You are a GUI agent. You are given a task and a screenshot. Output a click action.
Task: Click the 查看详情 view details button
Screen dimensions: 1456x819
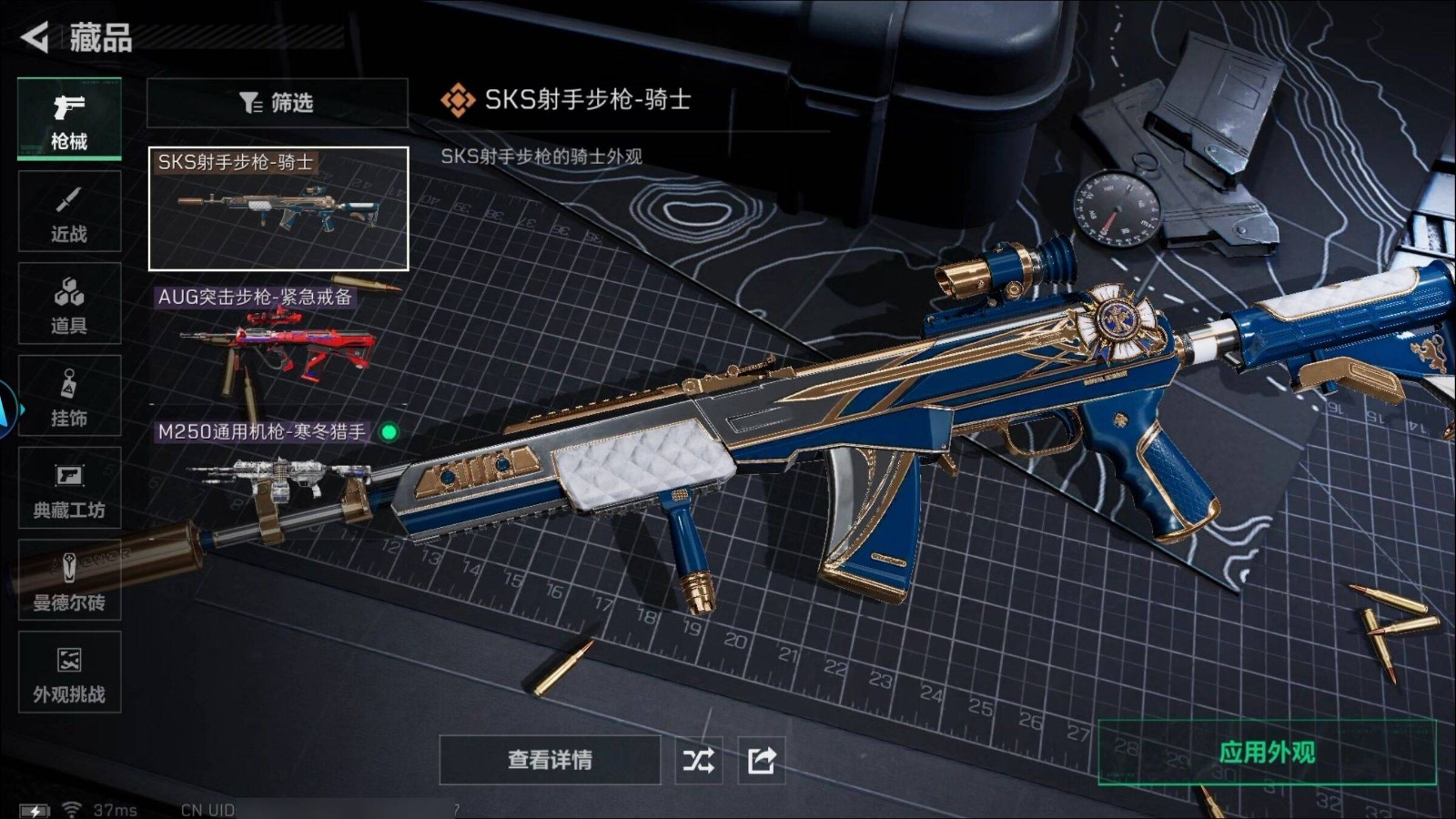[550, 760]
